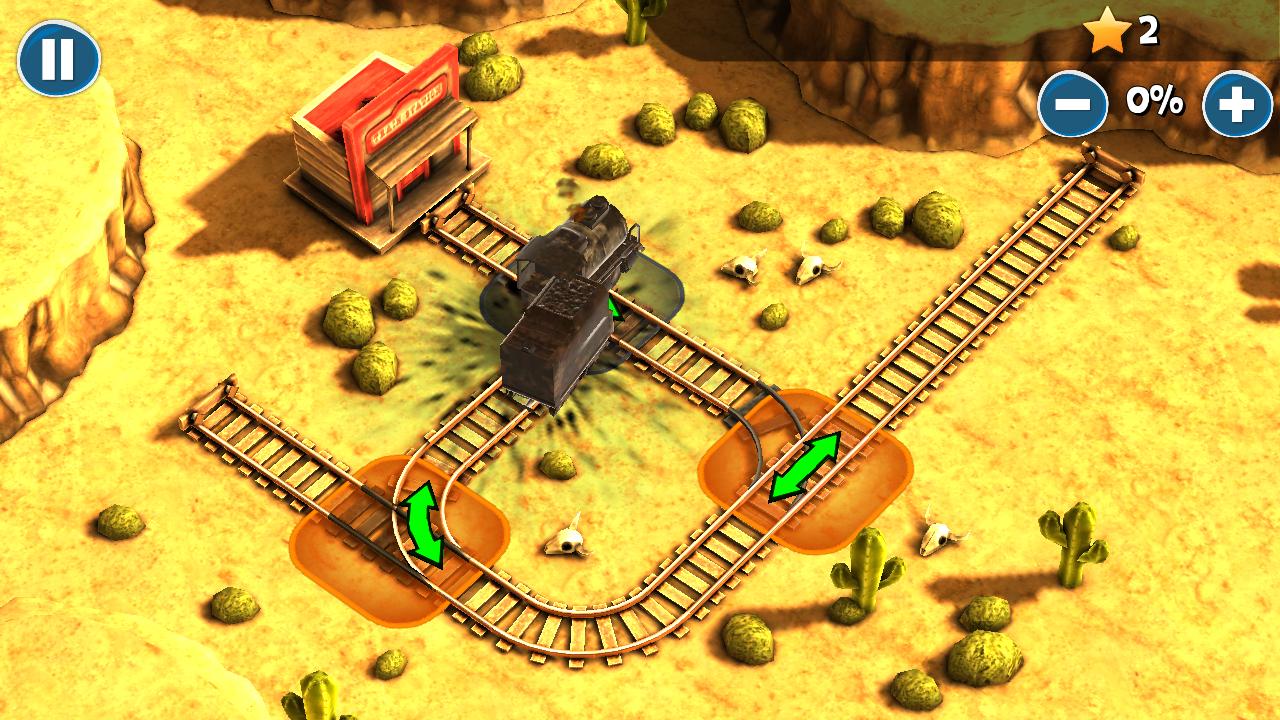Pause the game
The height and width of the screenshot is (720, 1280).
click(x=59, y=59)
